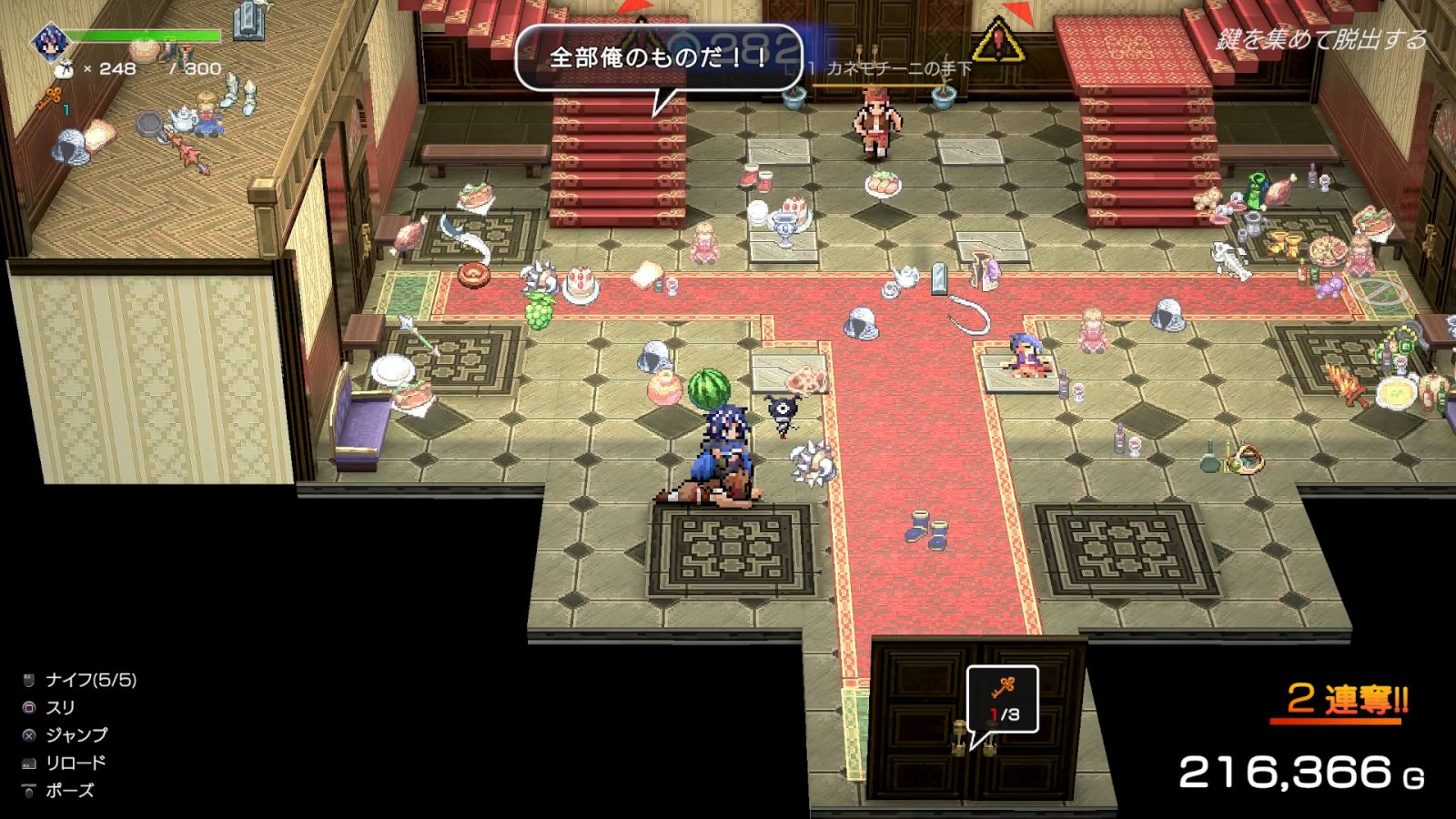Image resolution: width=1456 pixels, height=819 pixels.
Task: Click the blue-haired player portrait icon
Action: (x=47, y=39)
